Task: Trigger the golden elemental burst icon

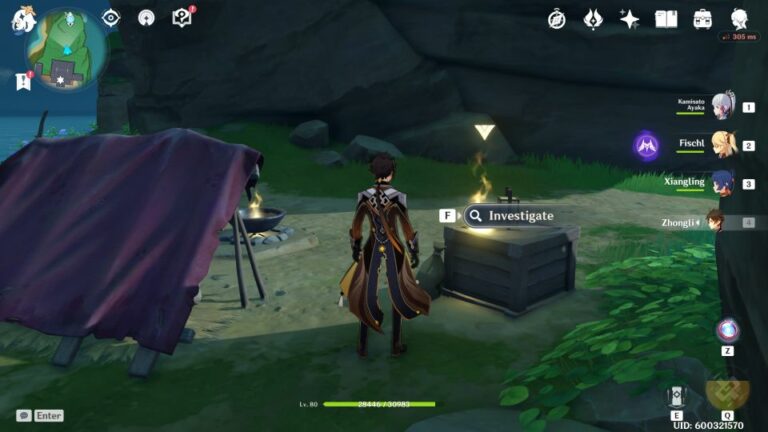Action: tap(726, 392)
